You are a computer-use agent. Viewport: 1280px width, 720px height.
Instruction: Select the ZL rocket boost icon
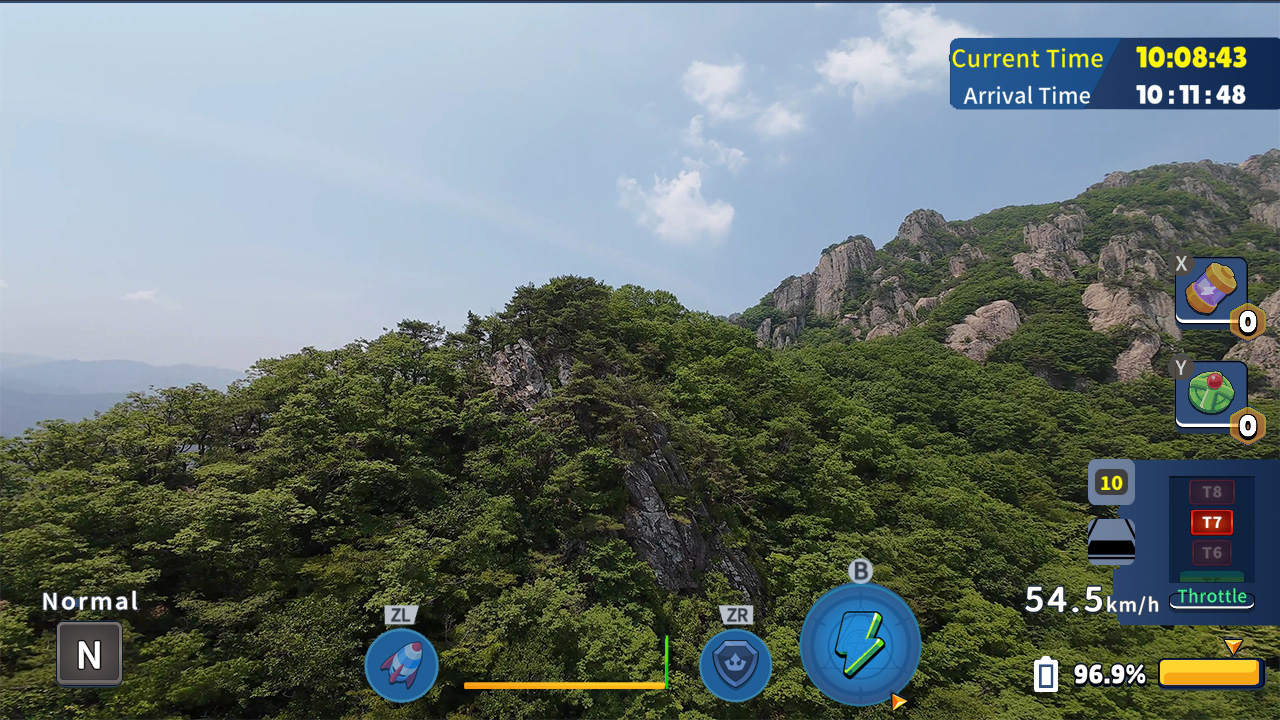401,665
